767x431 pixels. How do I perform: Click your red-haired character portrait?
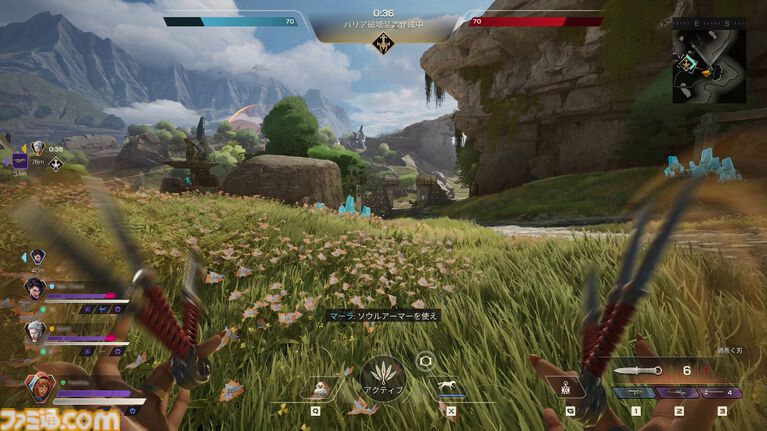coord(39,386)
